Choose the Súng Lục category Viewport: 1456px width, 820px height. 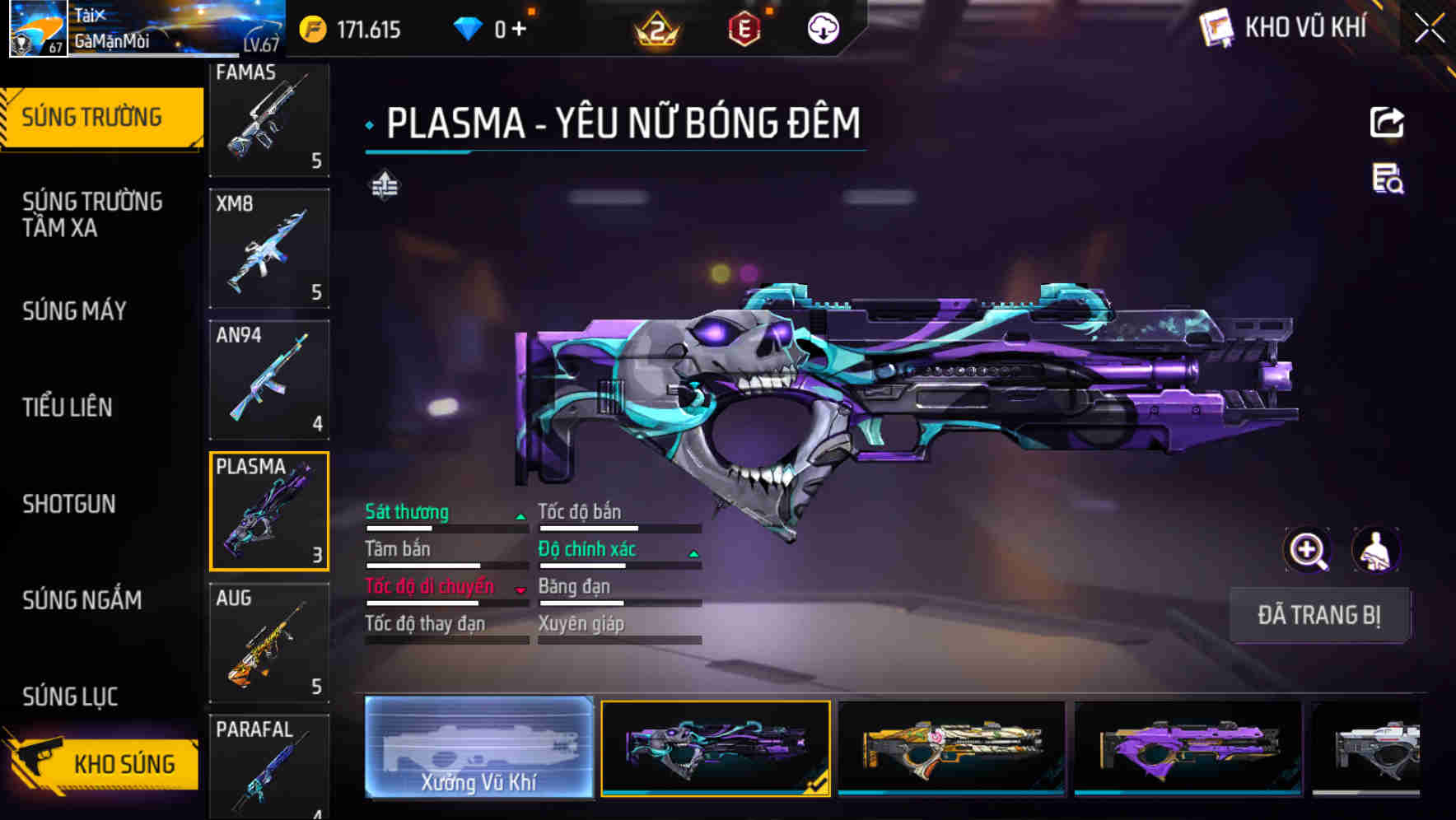(71, 697)
